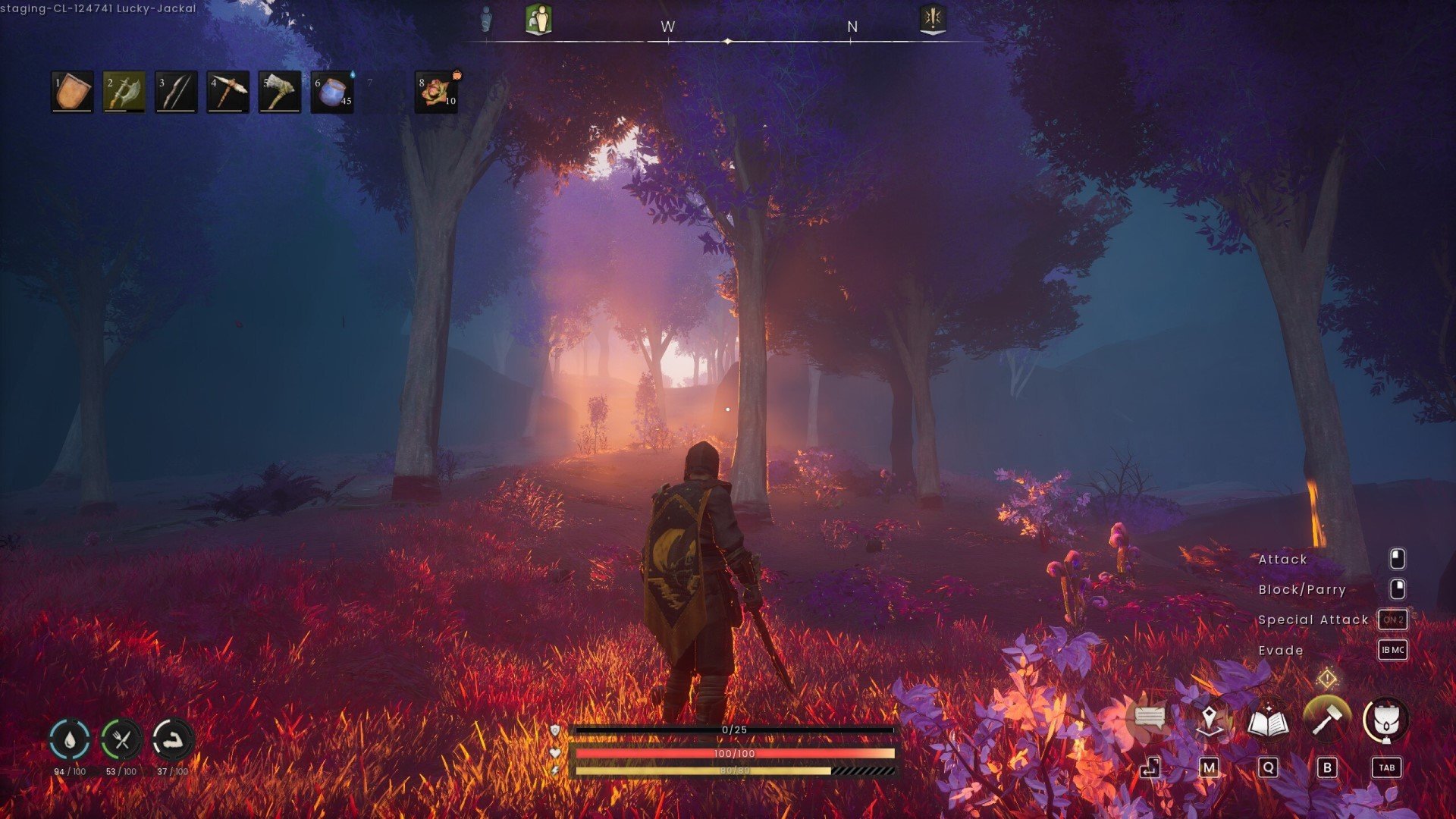Select the shield in hotbar slot 1
This screenshot has height=819, width=1456.
point(72,92)
